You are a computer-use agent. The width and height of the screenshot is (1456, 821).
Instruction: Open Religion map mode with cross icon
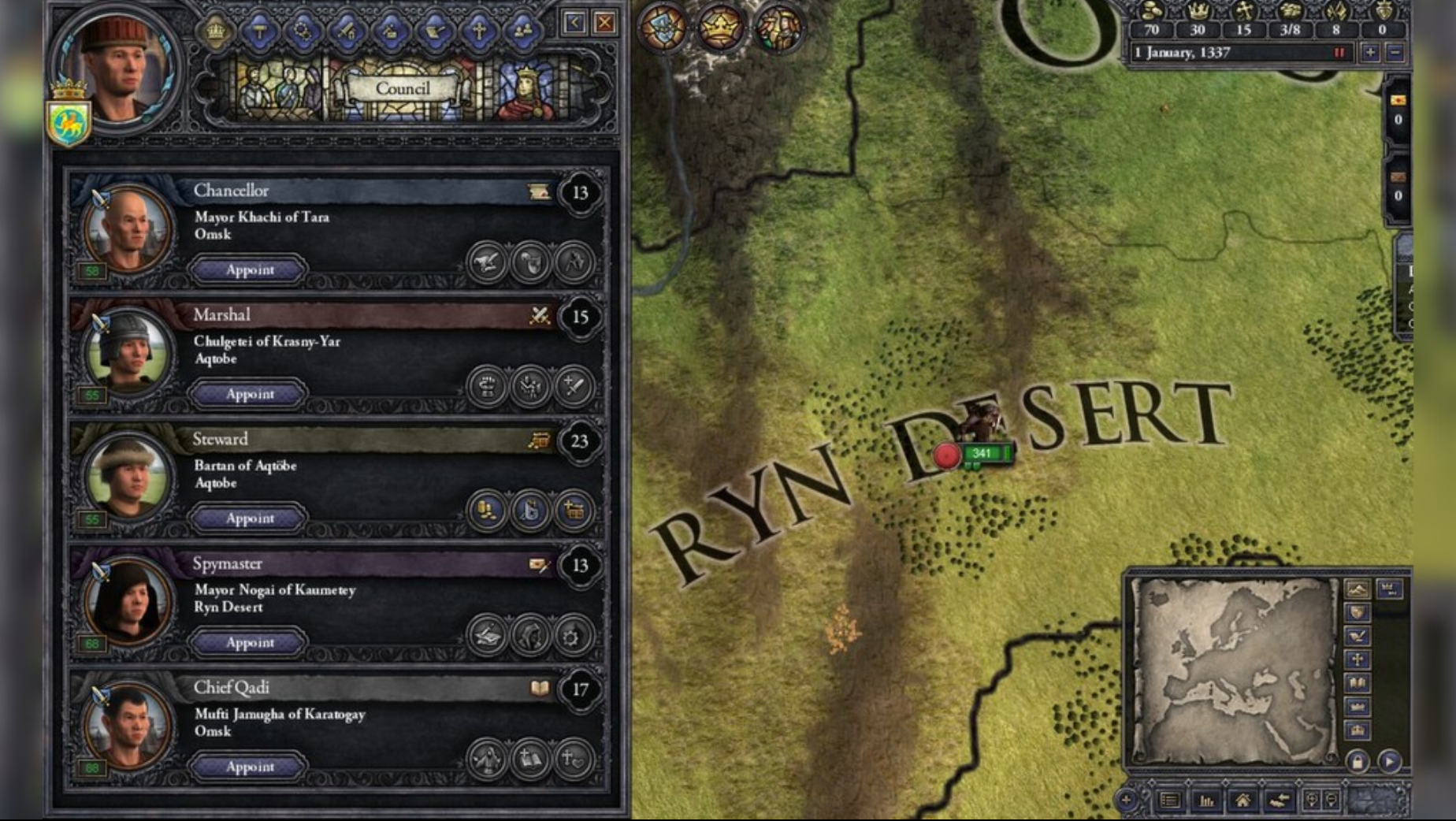[x=1358, y=659]
